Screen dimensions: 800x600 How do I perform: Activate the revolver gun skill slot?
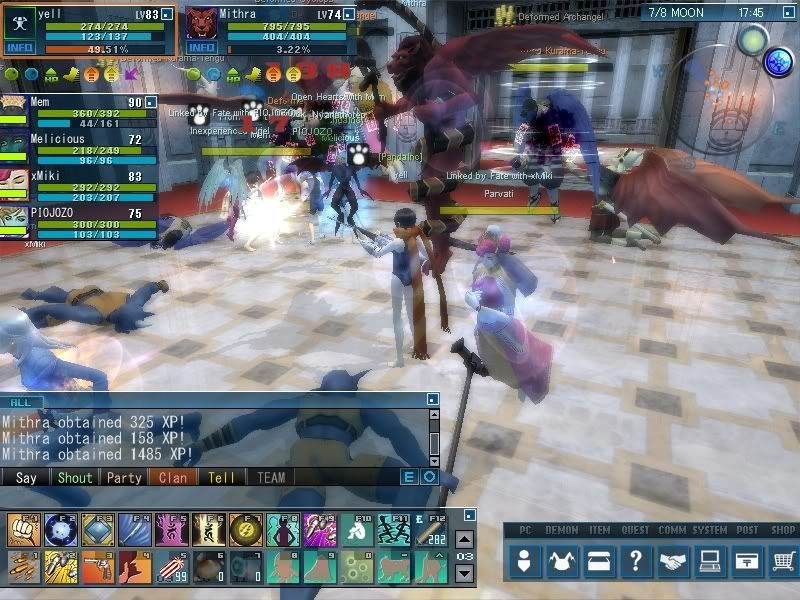click(x=95, y=566)
